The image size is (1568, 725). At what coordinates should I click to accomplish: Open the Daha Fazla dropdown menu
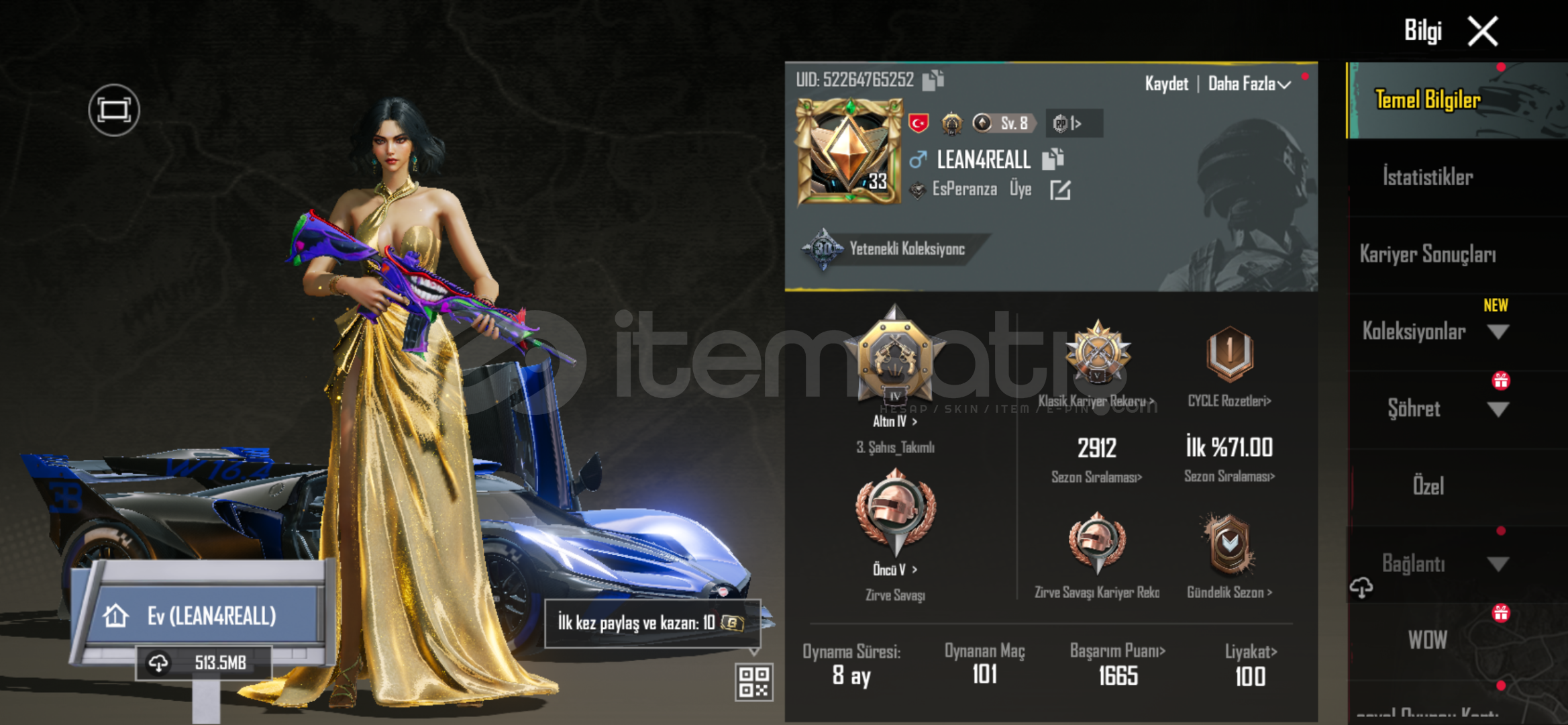[x=1250, y=83]
